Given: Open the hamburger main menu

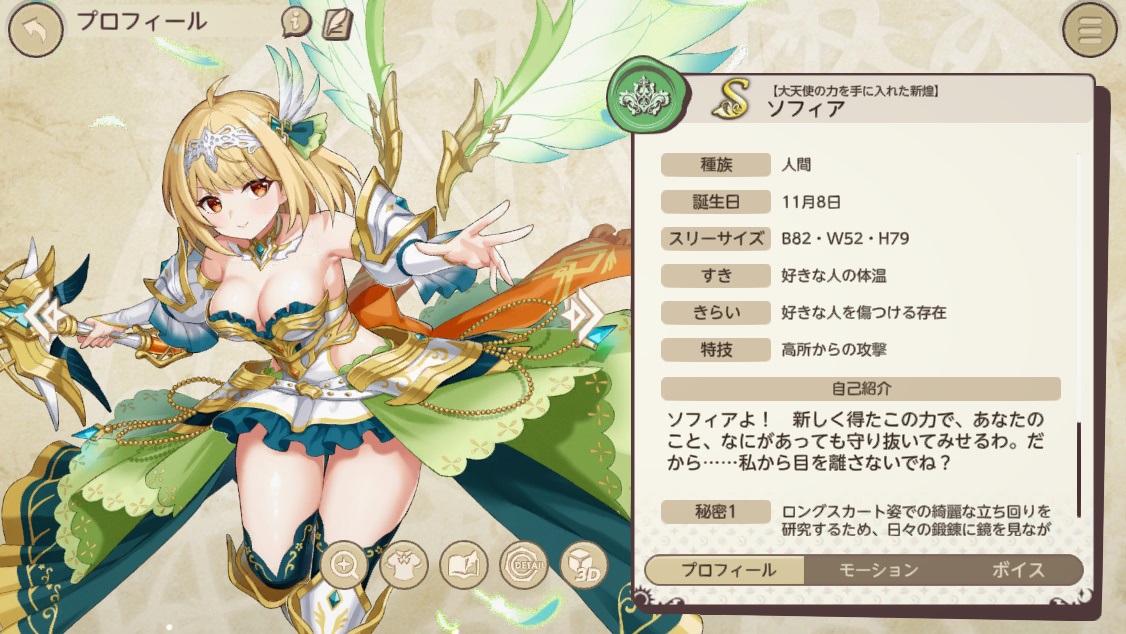Looking at the screenshot, I should [x=1089, y=30].
